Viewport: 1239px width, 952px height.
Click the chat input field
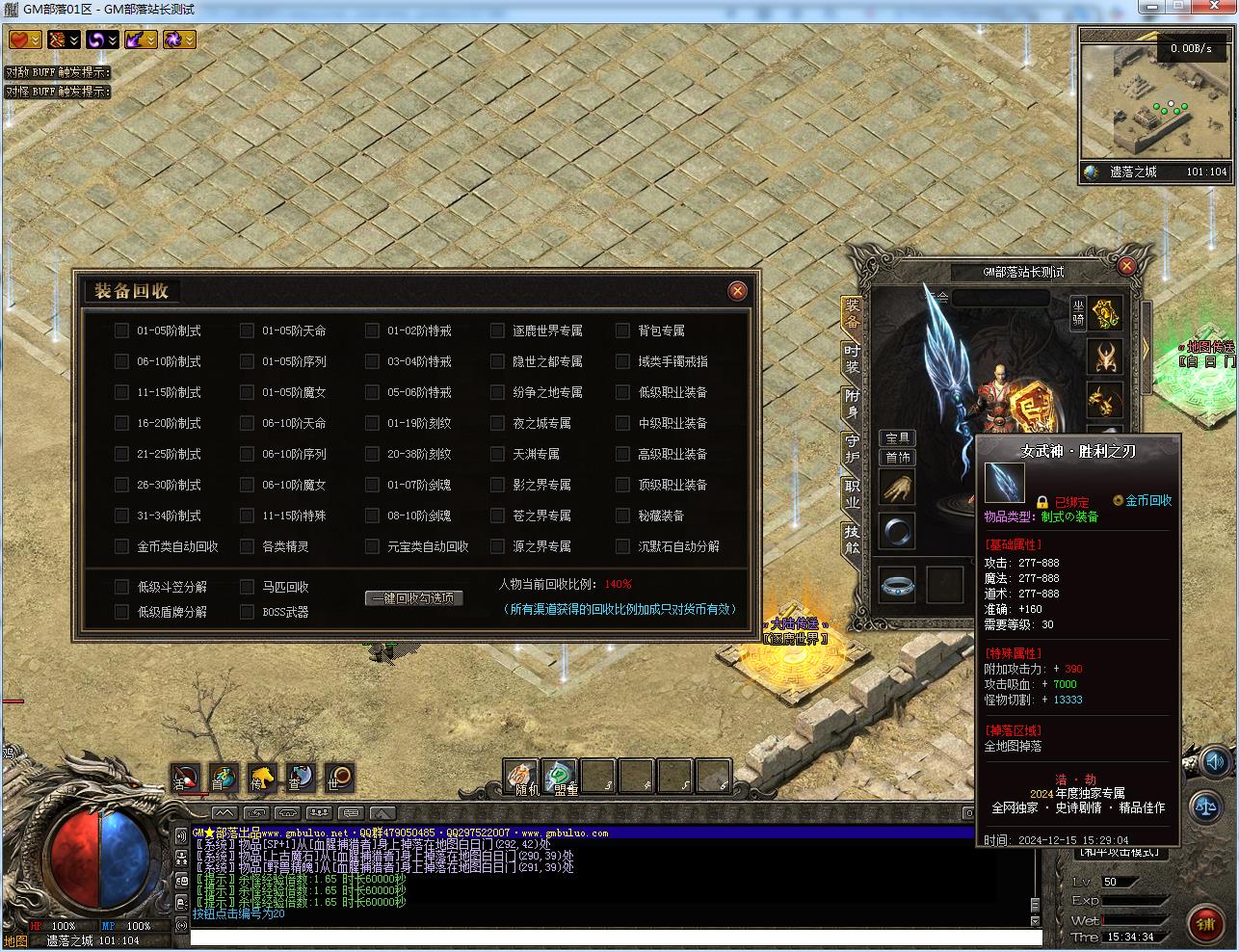[615, 938]
